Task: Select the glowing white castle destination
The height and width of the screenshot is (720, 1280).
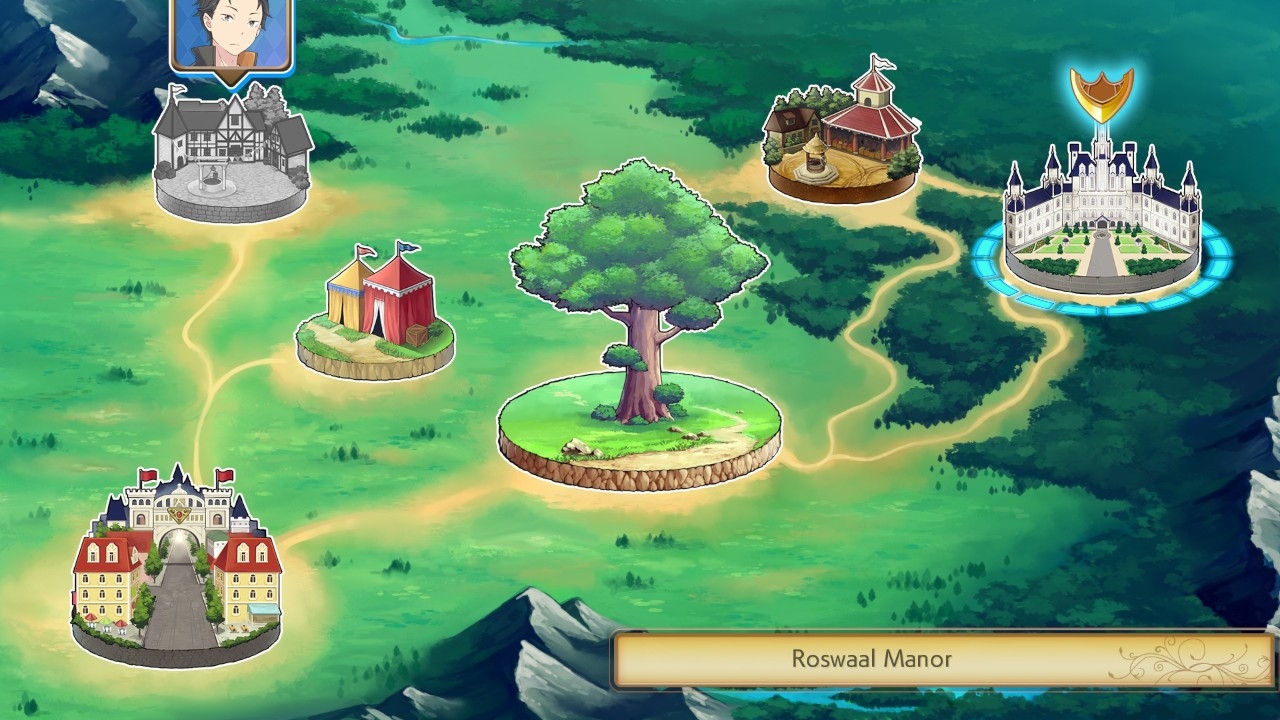Action: 1098,200
